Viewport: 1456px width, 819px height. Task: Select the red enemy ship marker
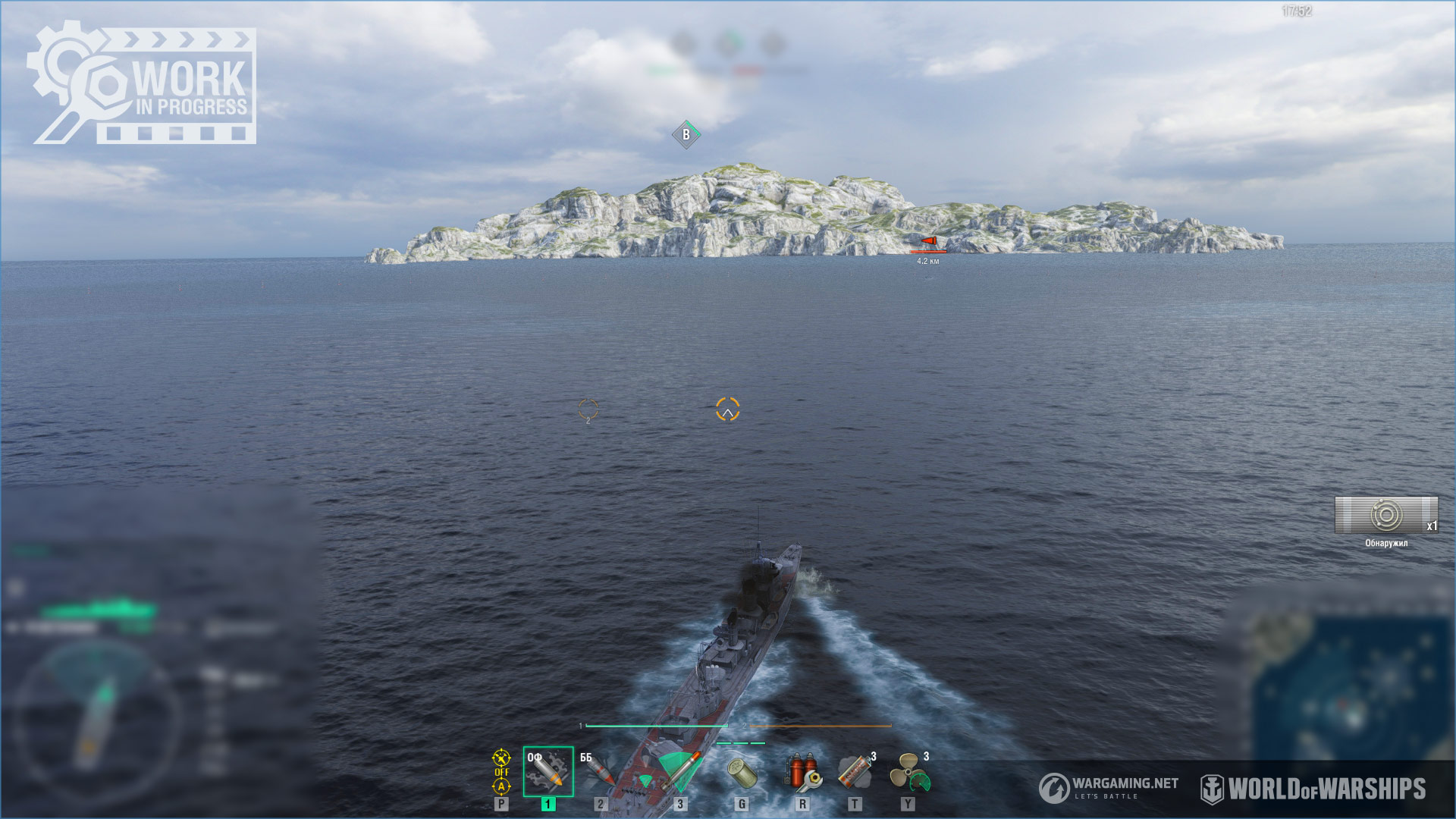click(x=928, y=241)
